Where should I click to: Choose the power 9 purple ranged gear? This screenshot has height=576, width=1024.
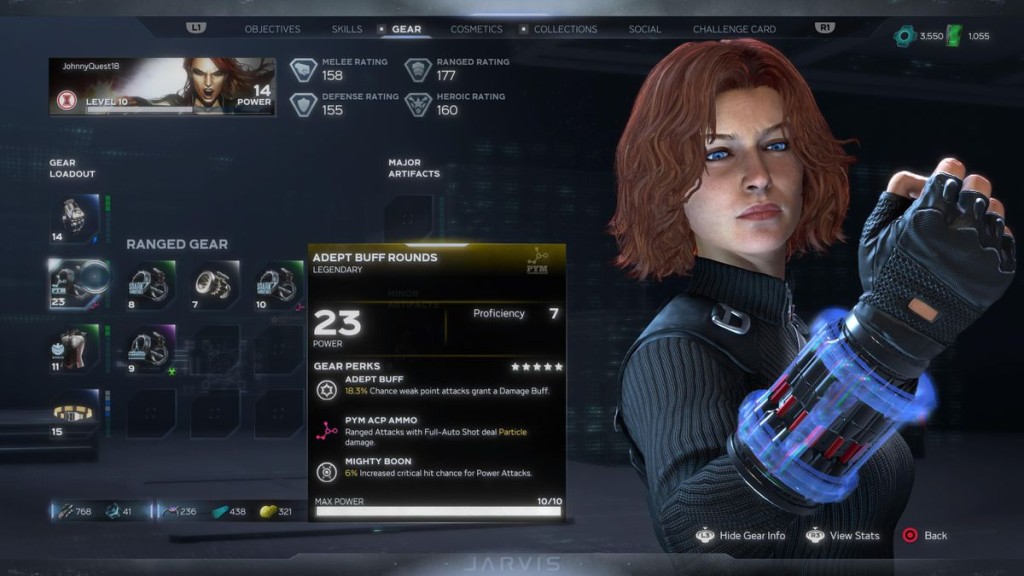pyautogui.click(x=151, y=349)
